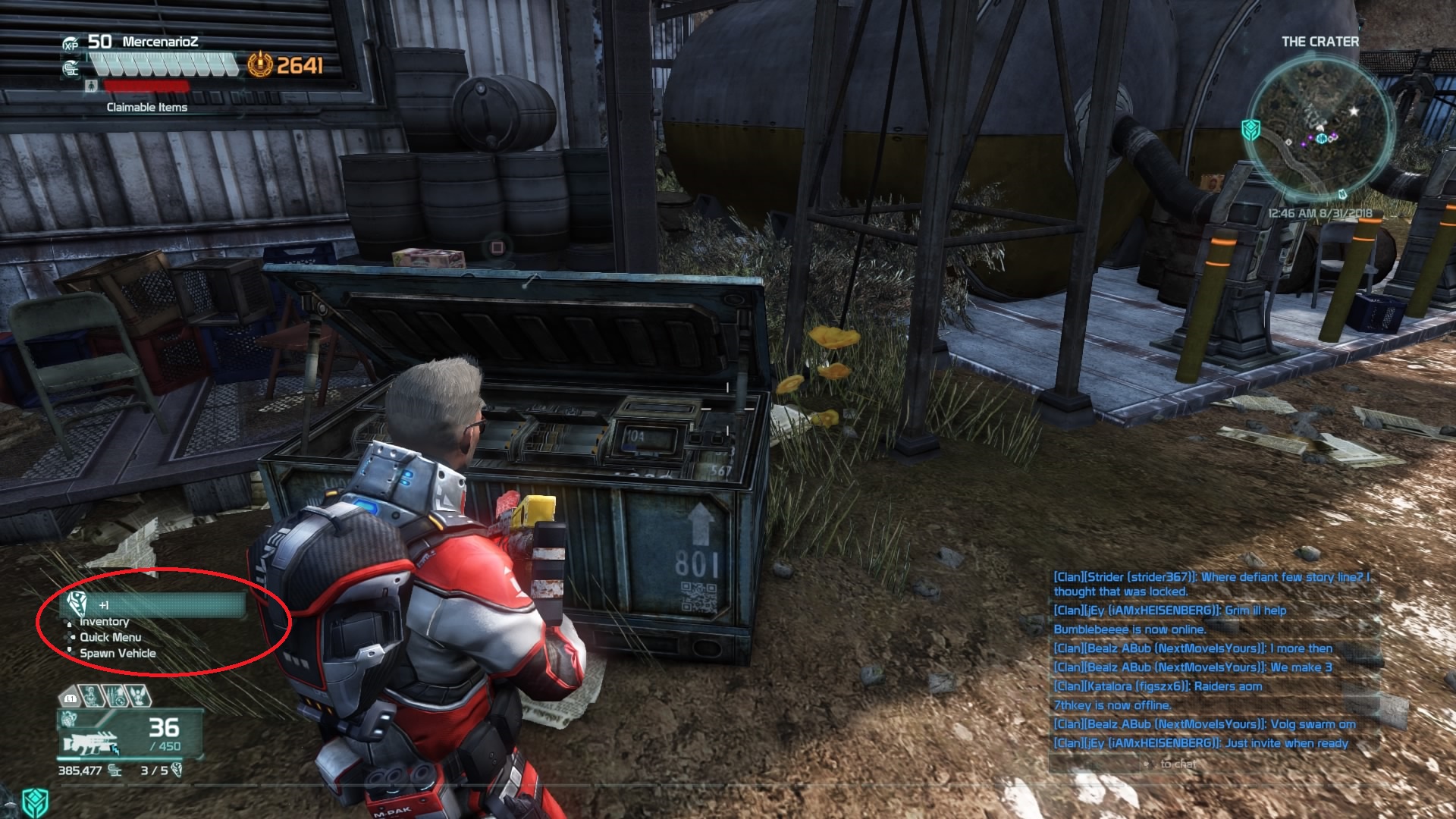Click Strider's clan chat message
1456x819 pixels.
(x=1210, y=584)
